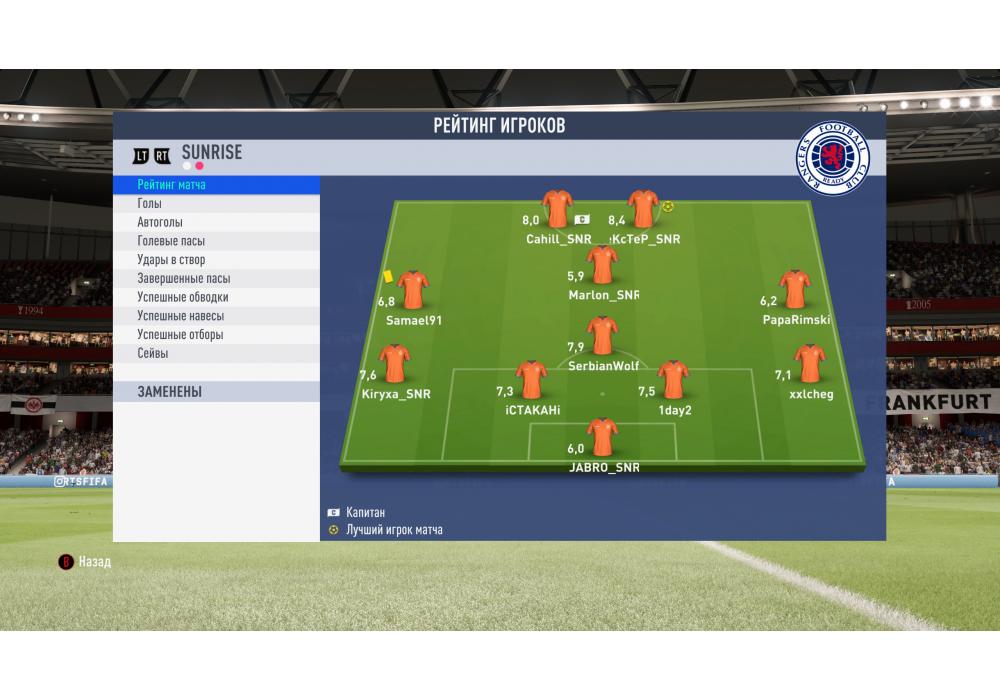Viewport: 1000px width, 700px height.
Task: Click the ЗАМЕНЕНЫ section header
Action: (x=216, y=392)
